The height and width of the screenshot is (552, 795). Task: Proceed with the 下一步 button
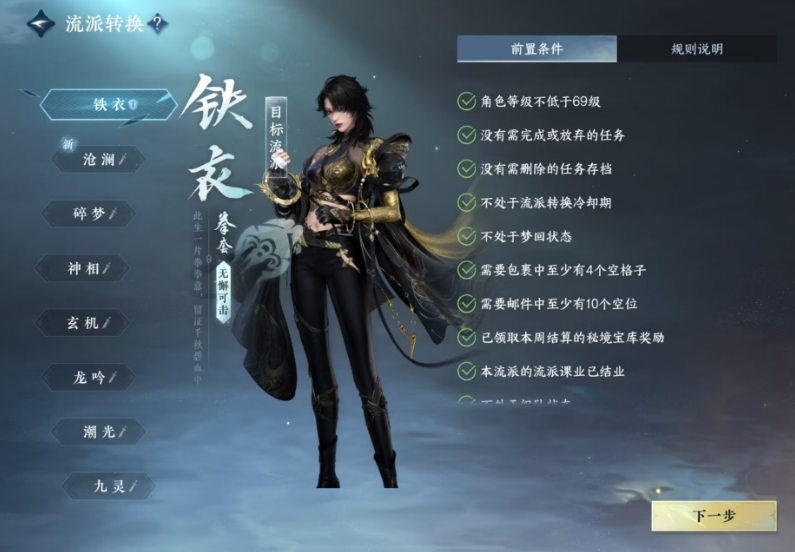714,516
